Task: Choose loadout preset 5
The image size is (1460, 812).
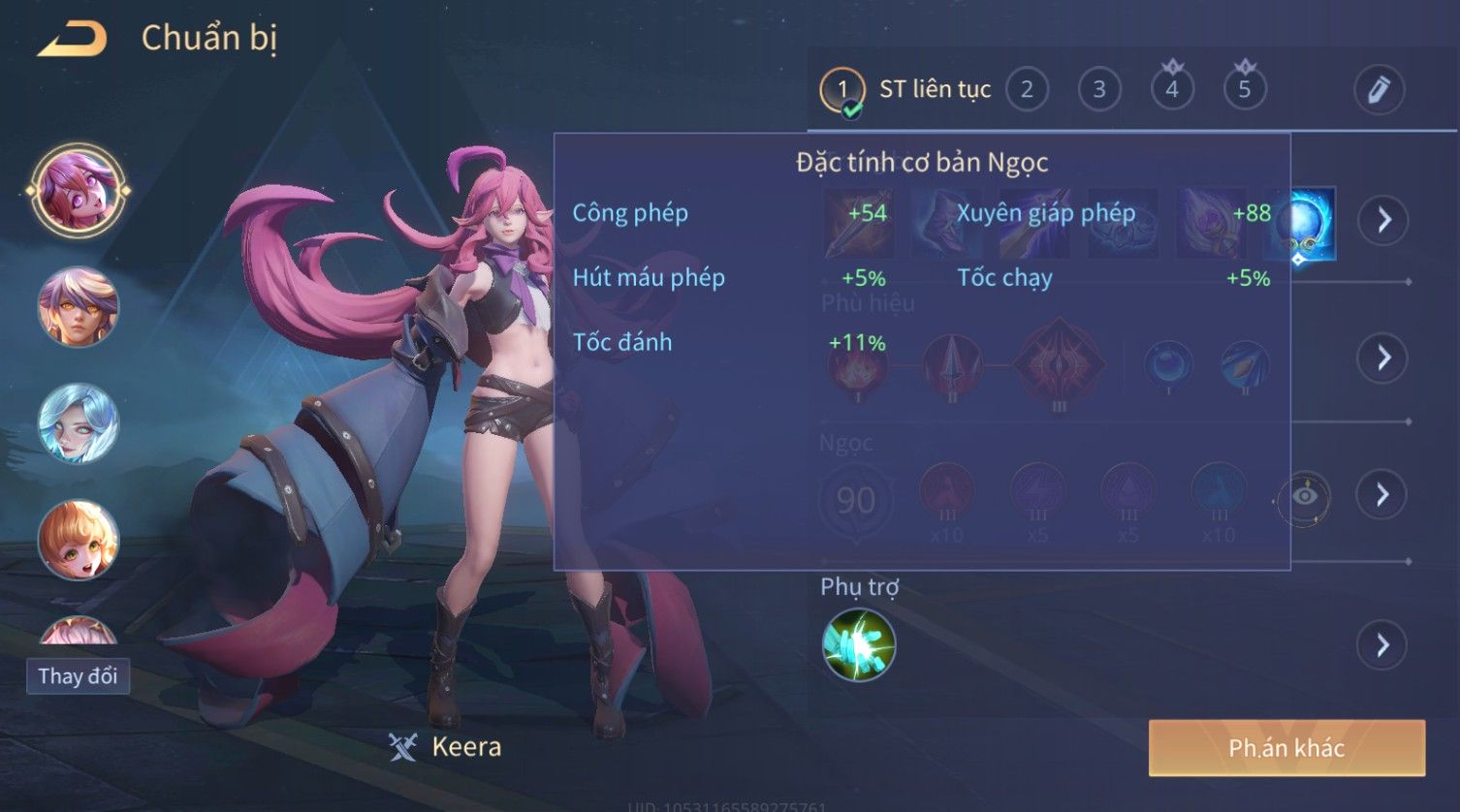Action: tap(1245, 90)
